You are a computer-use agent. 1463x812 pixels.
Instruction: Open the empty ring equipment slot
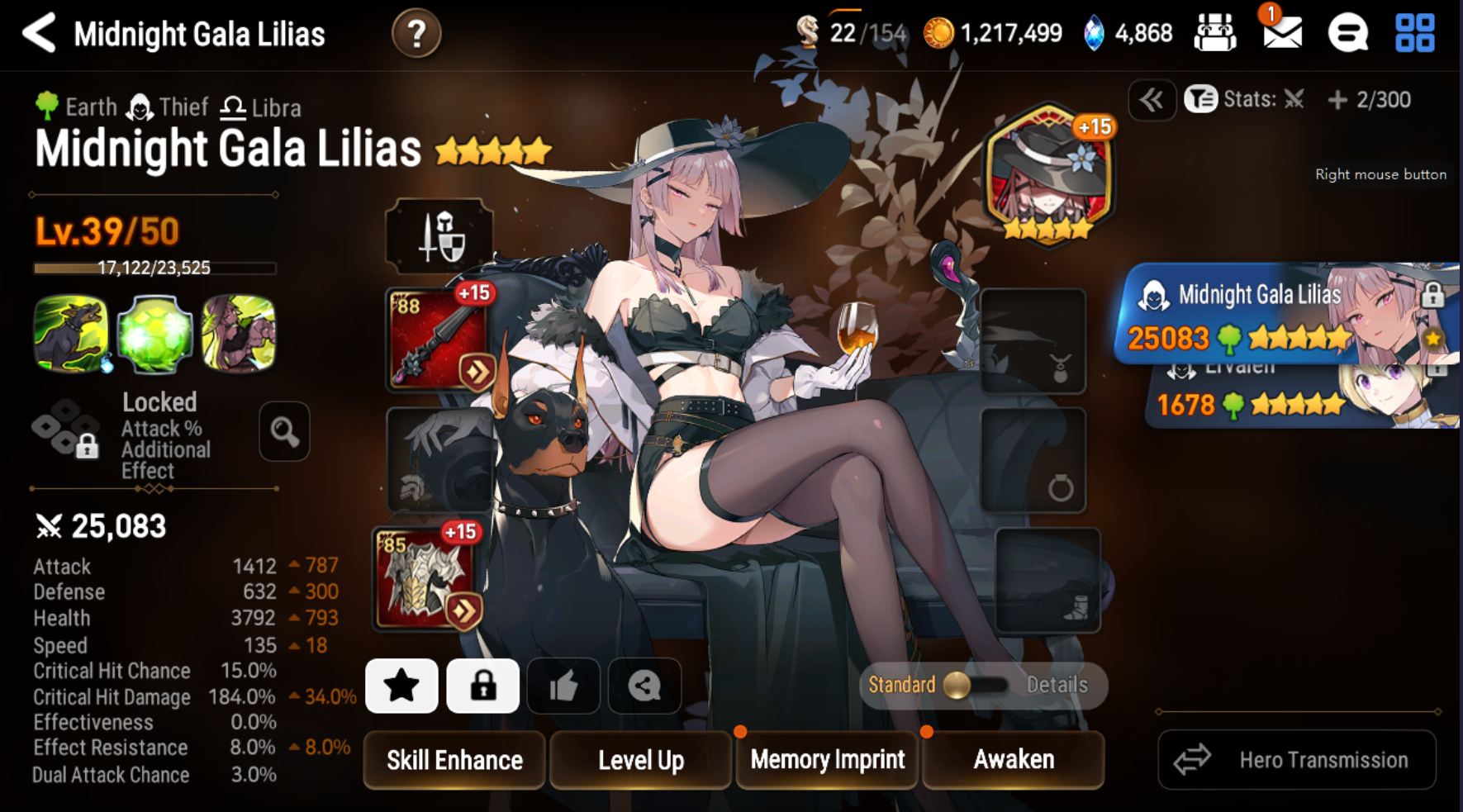point(1033,458)
